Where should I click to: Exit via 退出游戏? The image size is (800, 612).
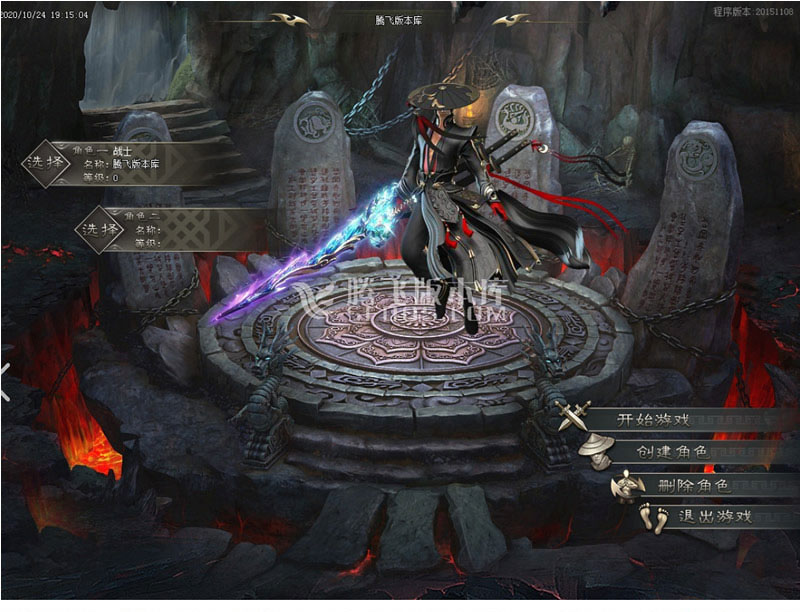(714, 517)
